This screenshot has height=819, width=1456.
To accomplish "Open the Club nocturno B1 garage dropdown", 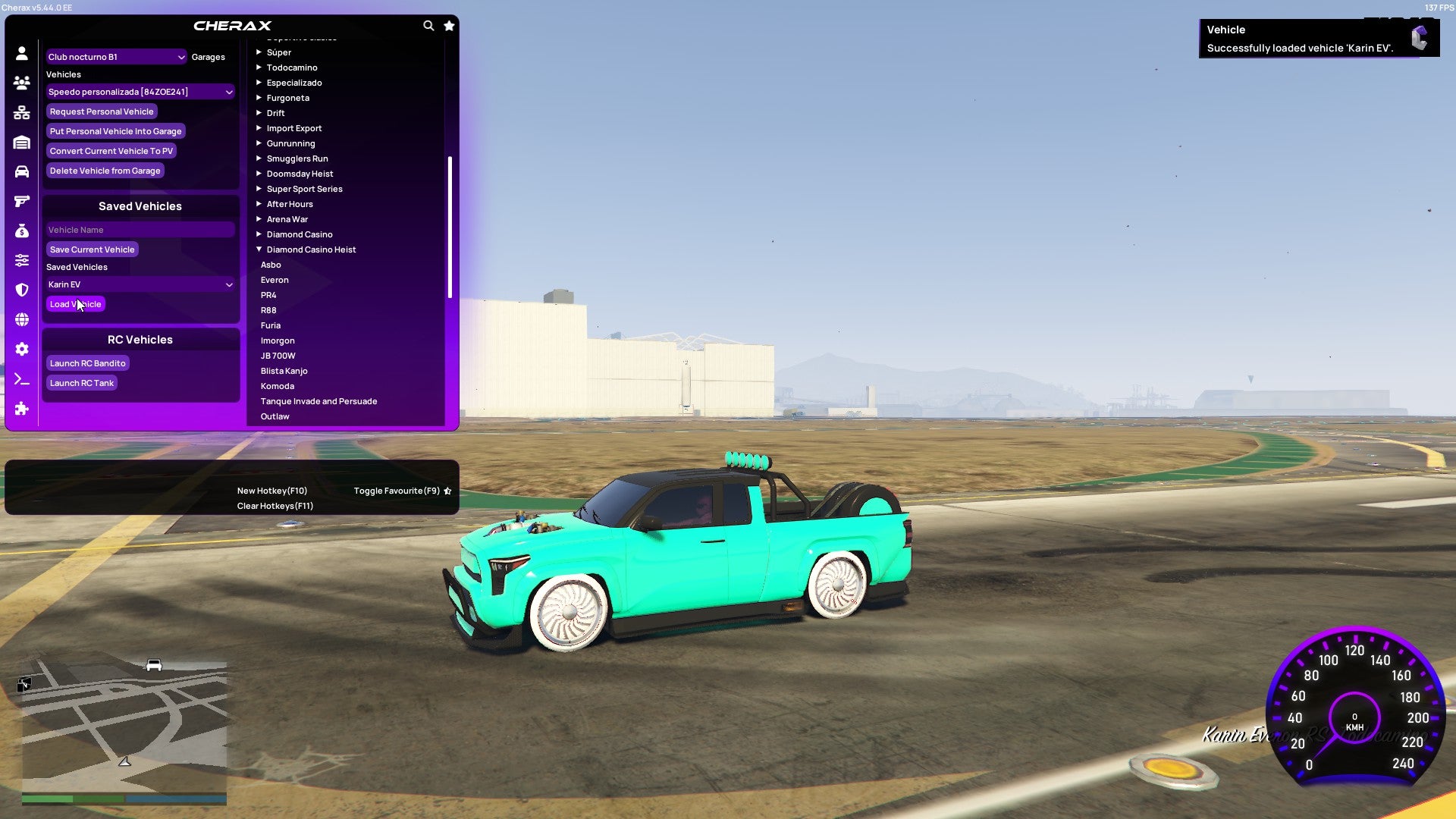I will (116, 56).
